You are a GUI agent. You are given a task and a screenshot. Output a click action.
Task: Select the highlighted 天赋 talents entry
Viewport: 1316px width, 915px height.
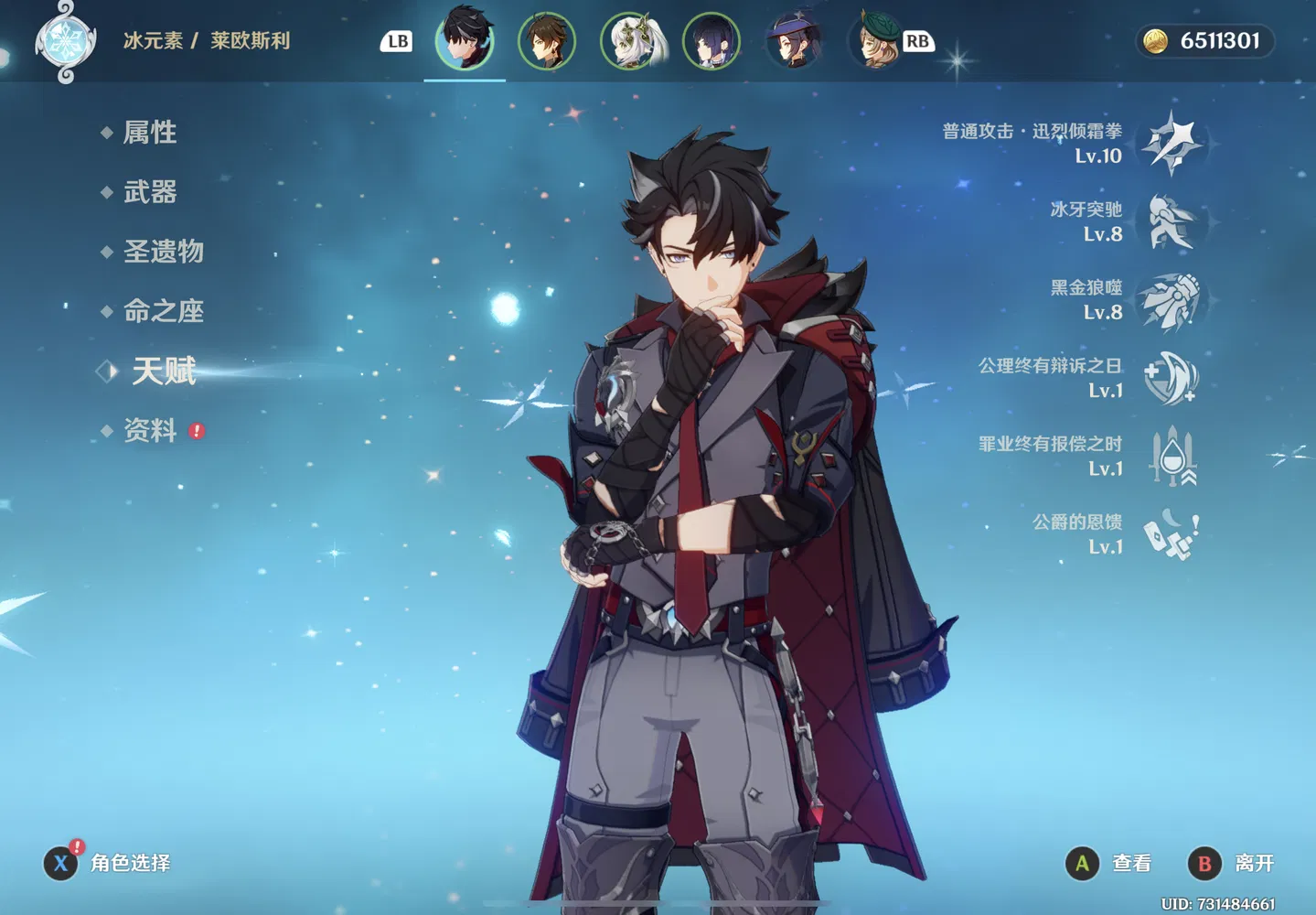[164, 371]
